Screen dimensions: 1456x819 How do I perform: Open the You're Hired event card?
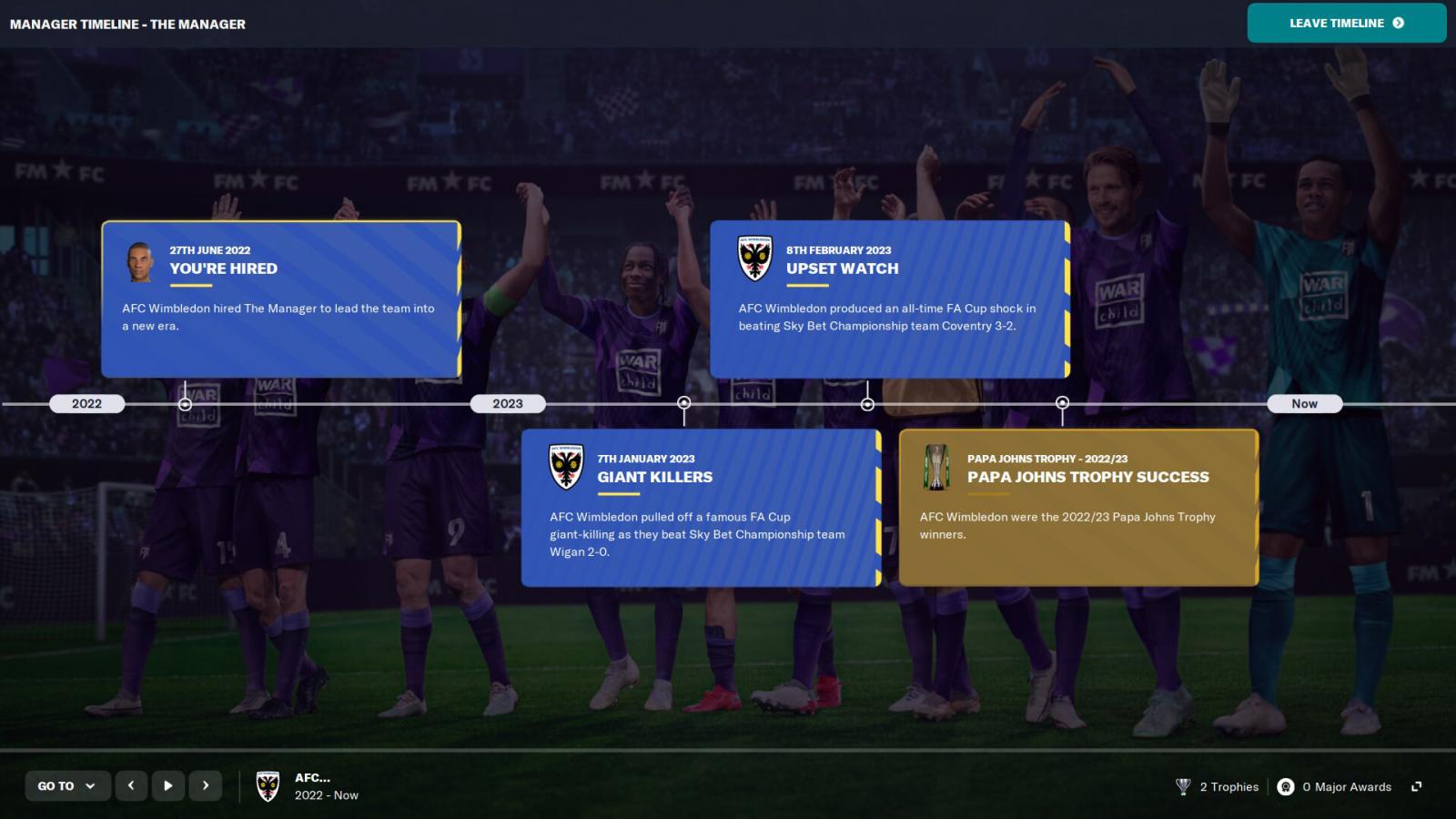click(x=280, y=298)
